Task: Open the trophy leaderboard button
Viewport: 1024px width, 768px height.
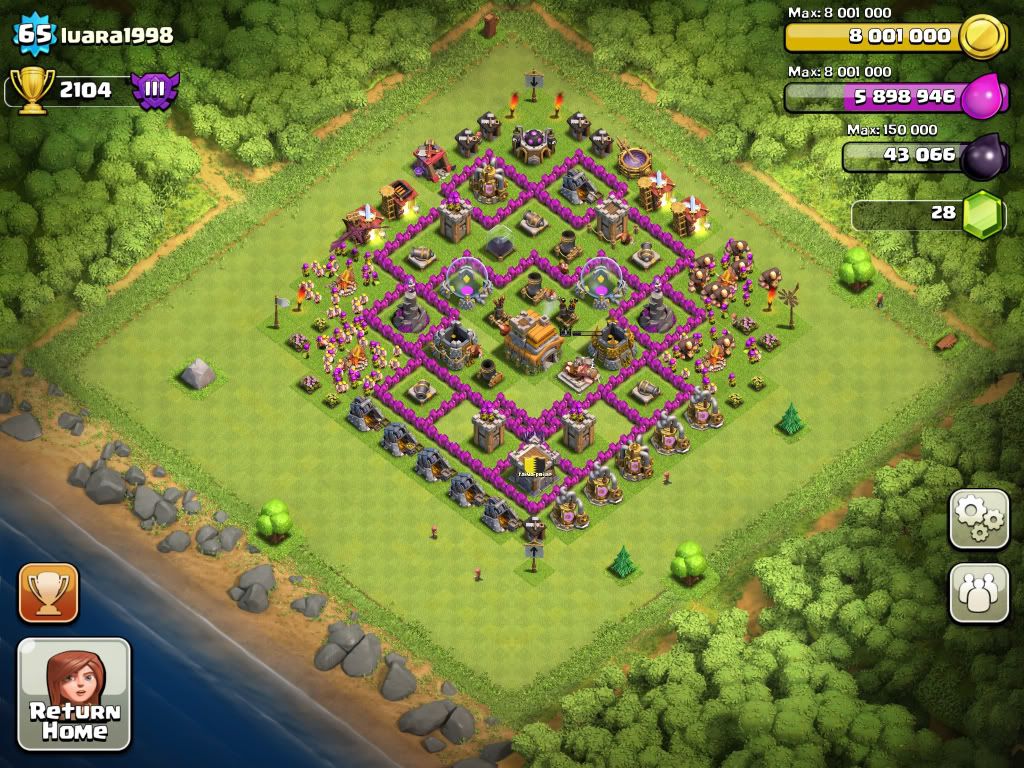Action: 48,593
